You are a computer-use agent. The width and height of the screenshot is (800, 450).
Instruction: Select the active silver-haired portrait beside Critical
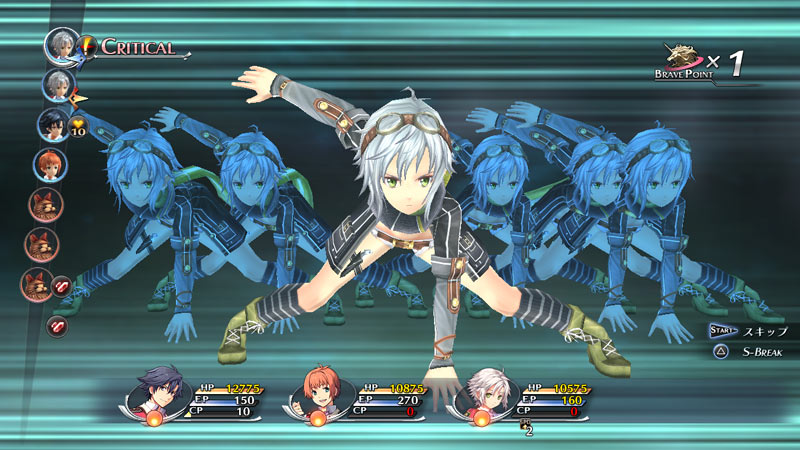(61, 45)
